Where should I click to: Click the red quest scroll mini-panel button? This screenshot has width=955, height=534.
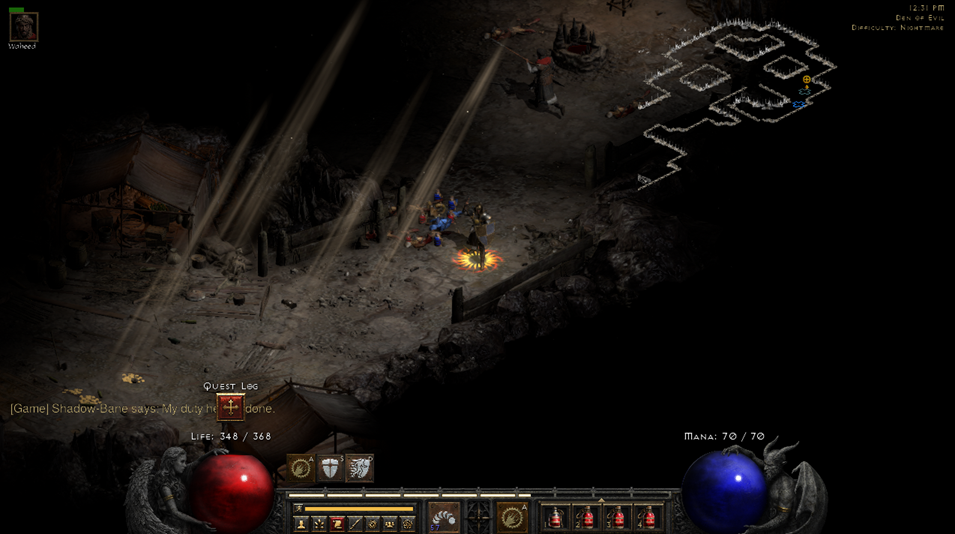click(x=337, y=523)
